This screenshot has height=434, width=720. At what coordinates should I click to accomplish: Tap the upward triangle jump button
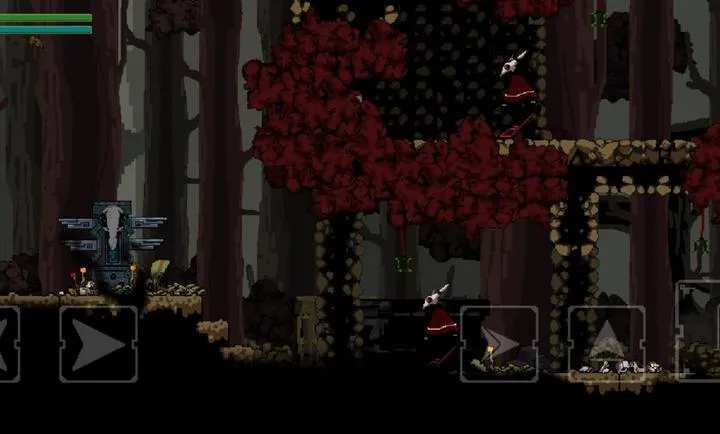pyautogui.click(x=606, y=344)
